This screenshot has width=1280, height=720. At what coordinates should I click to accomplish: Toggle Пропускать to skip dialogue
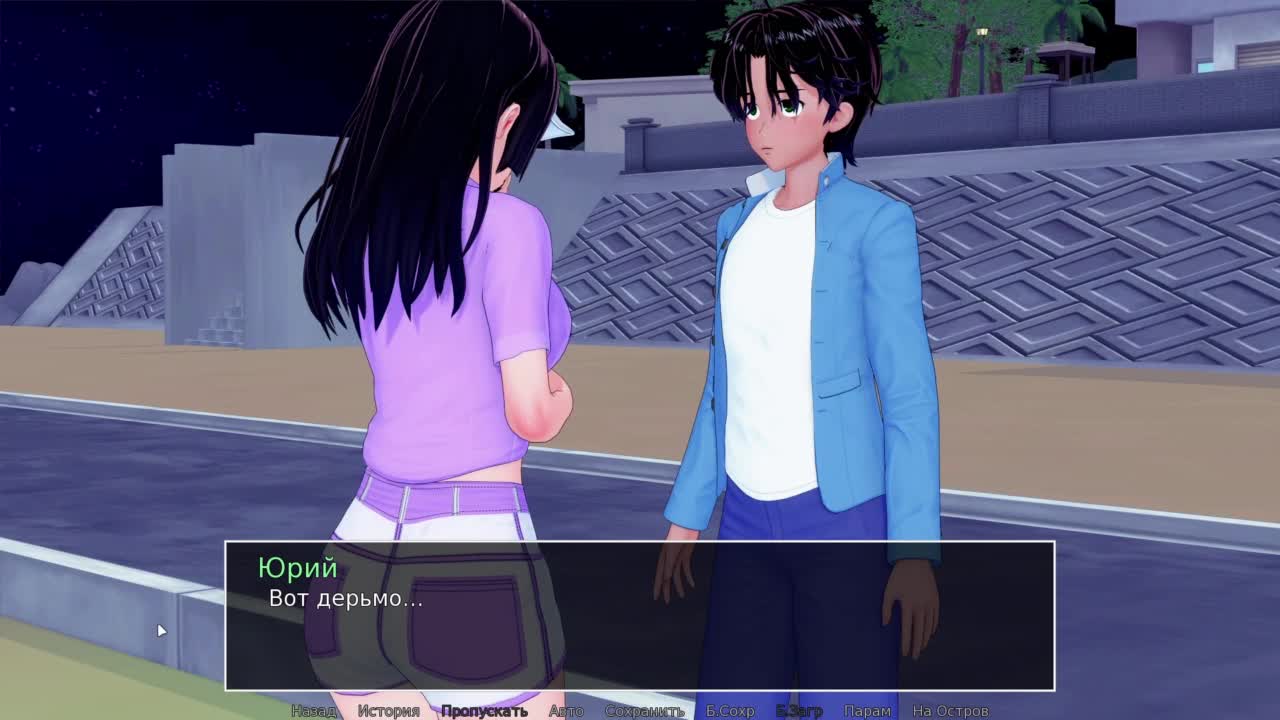[x=484, y=711]
